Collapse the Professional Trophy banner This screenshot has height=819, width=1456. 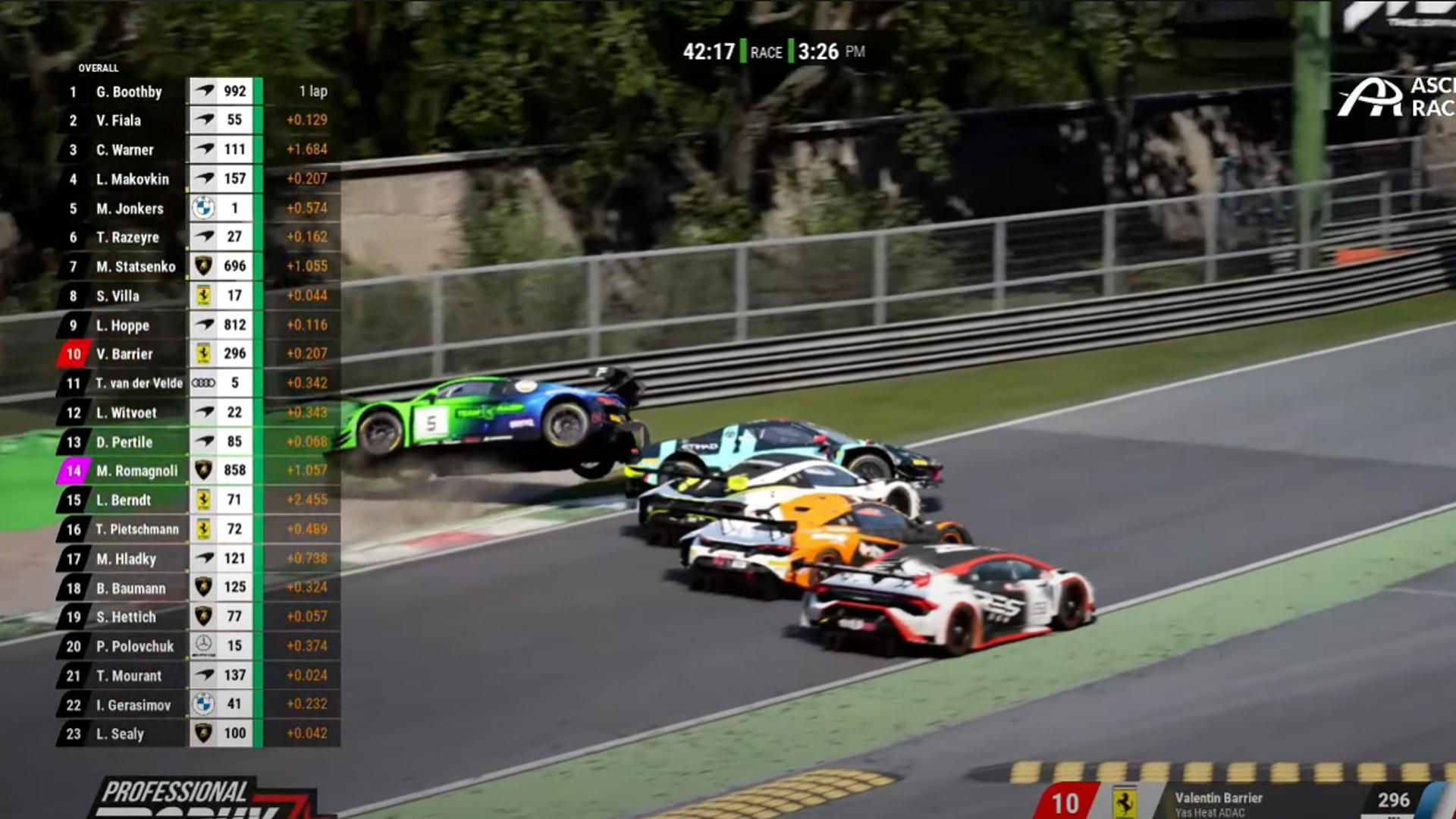(174, 792)
